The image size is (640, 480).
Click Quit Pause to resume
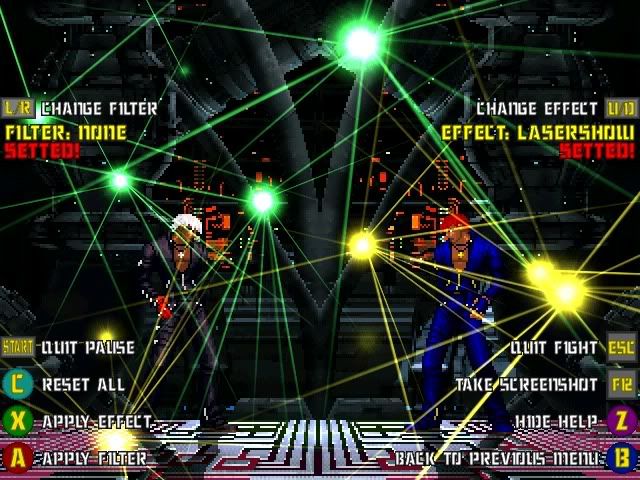click(87, 348)
